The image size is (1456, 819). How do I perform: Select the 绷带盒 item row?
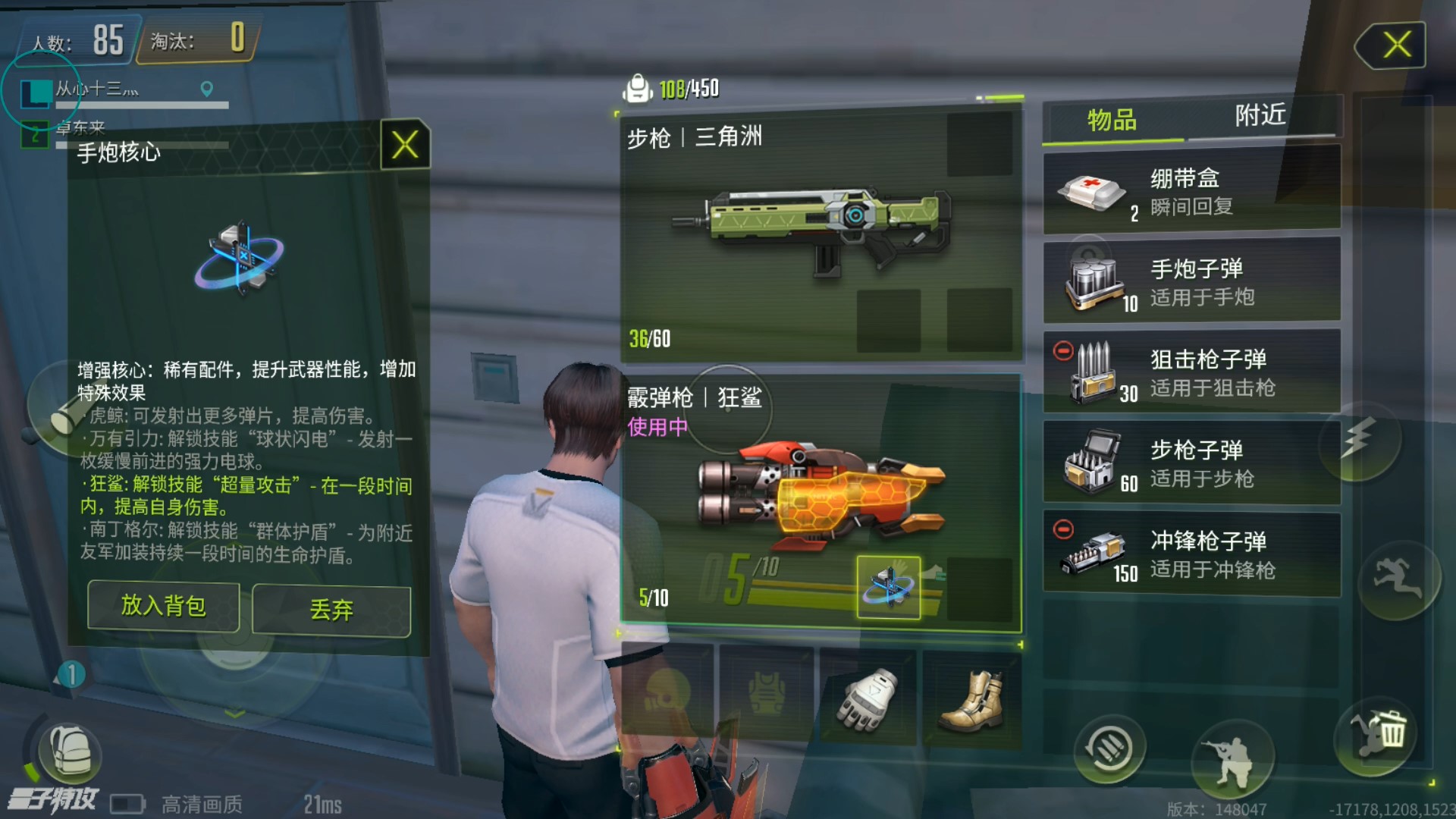pyautogui.click(x=1191, y=191)
